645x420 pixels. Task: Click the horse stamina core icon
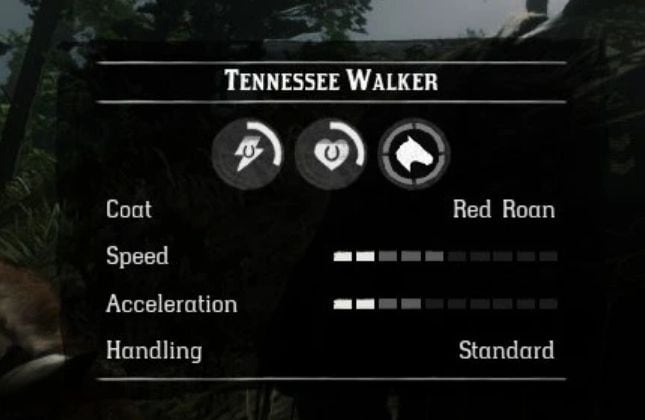[247, 154]
